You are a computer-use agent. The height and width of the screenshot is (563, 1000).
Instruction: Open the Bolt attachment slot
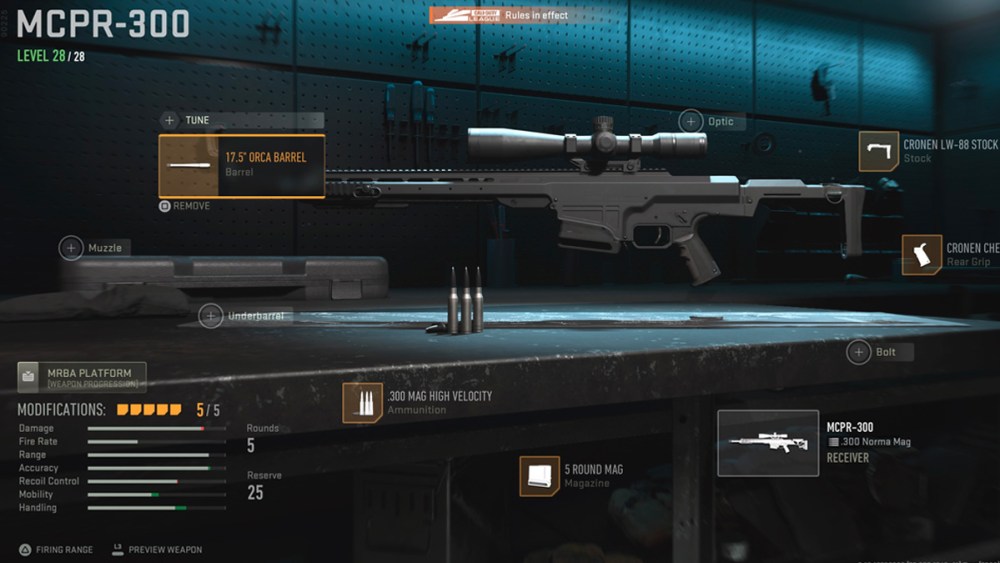(x=859, y=352)
